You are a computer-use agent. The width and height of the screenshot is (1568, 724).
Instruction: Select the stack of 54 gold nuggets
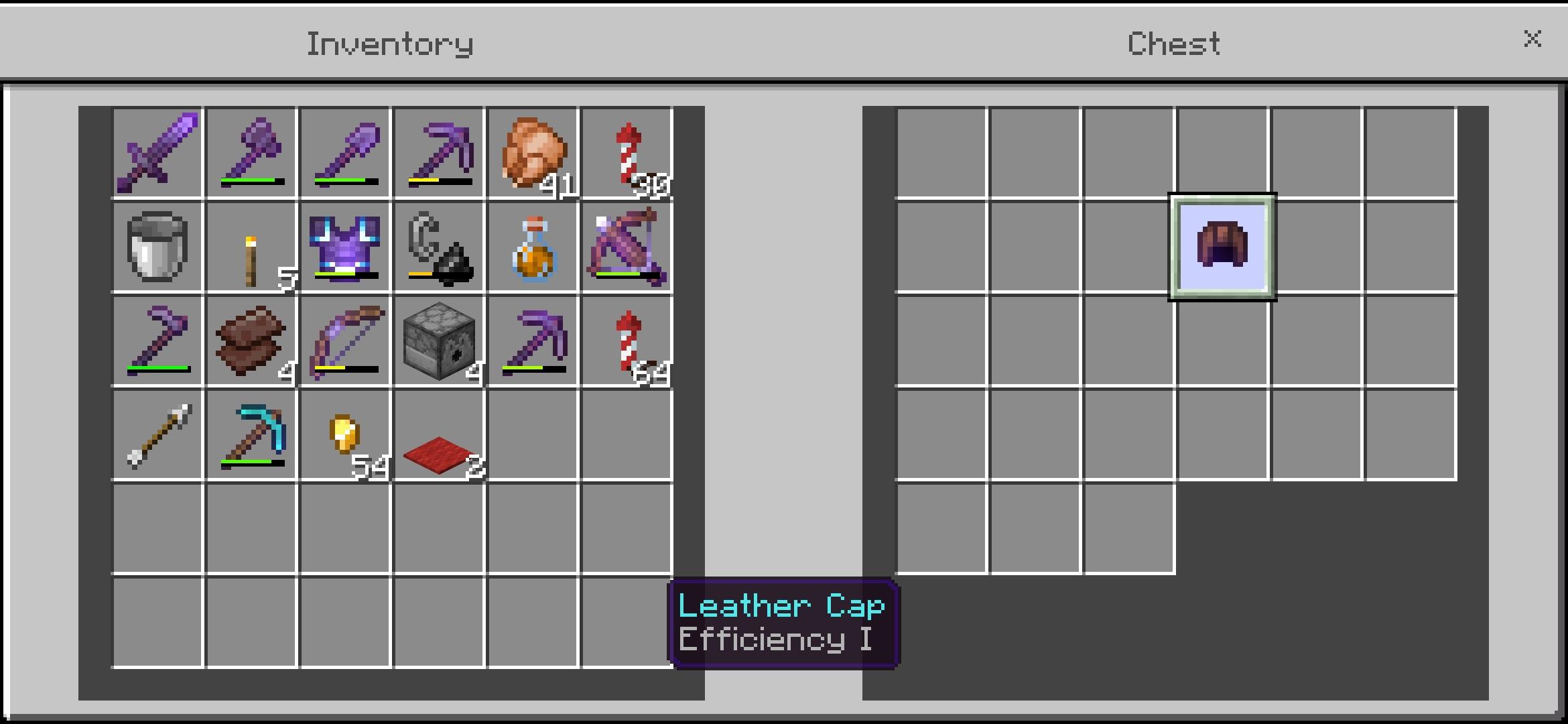click(x=345, y=436)
